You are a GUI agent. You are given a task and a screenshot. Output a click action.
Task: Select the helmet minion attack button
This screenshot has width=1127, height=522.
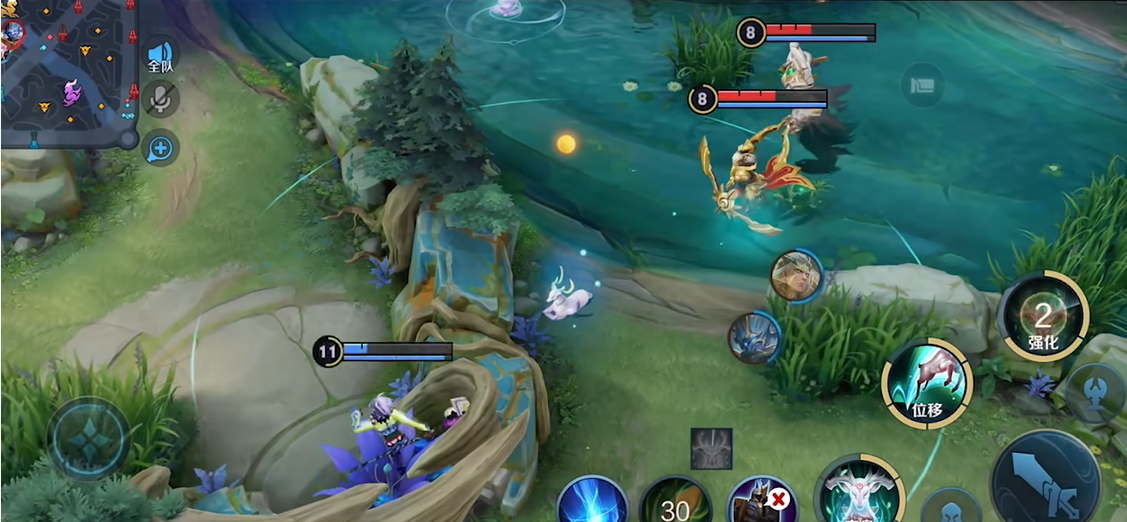[x=949, y=506]
